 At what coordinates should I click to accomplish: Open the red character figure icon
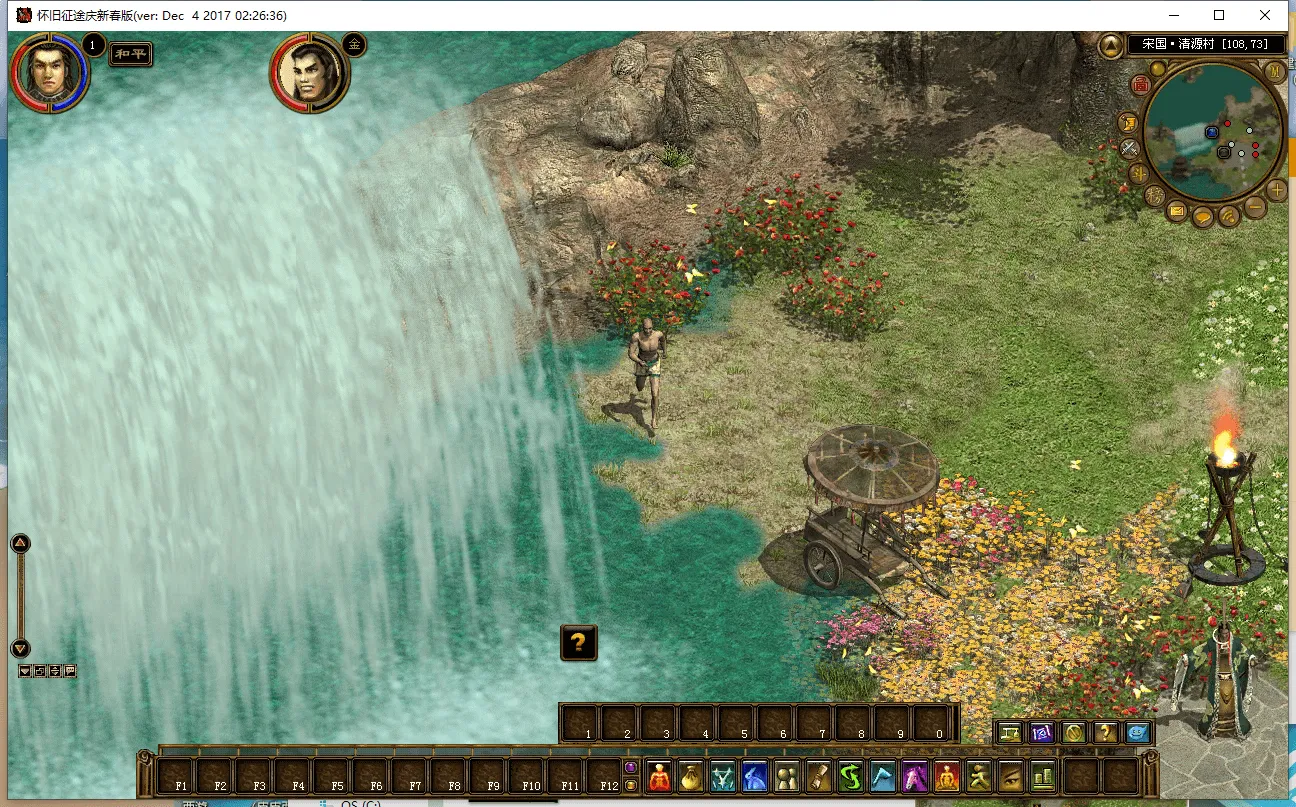pos(659,776)
